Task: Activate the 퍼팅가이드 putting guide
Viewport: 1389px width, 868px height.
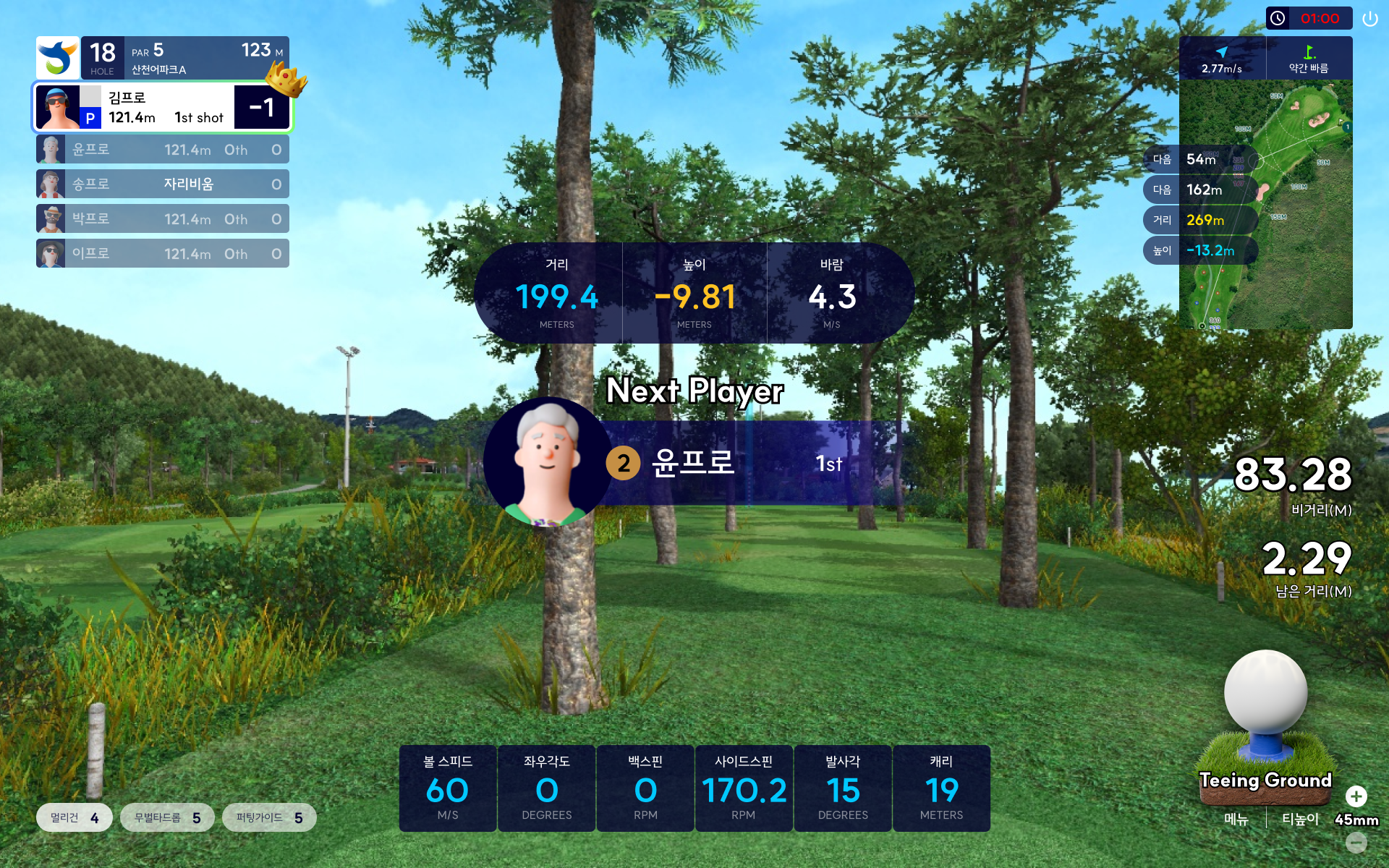Action: 269,817
